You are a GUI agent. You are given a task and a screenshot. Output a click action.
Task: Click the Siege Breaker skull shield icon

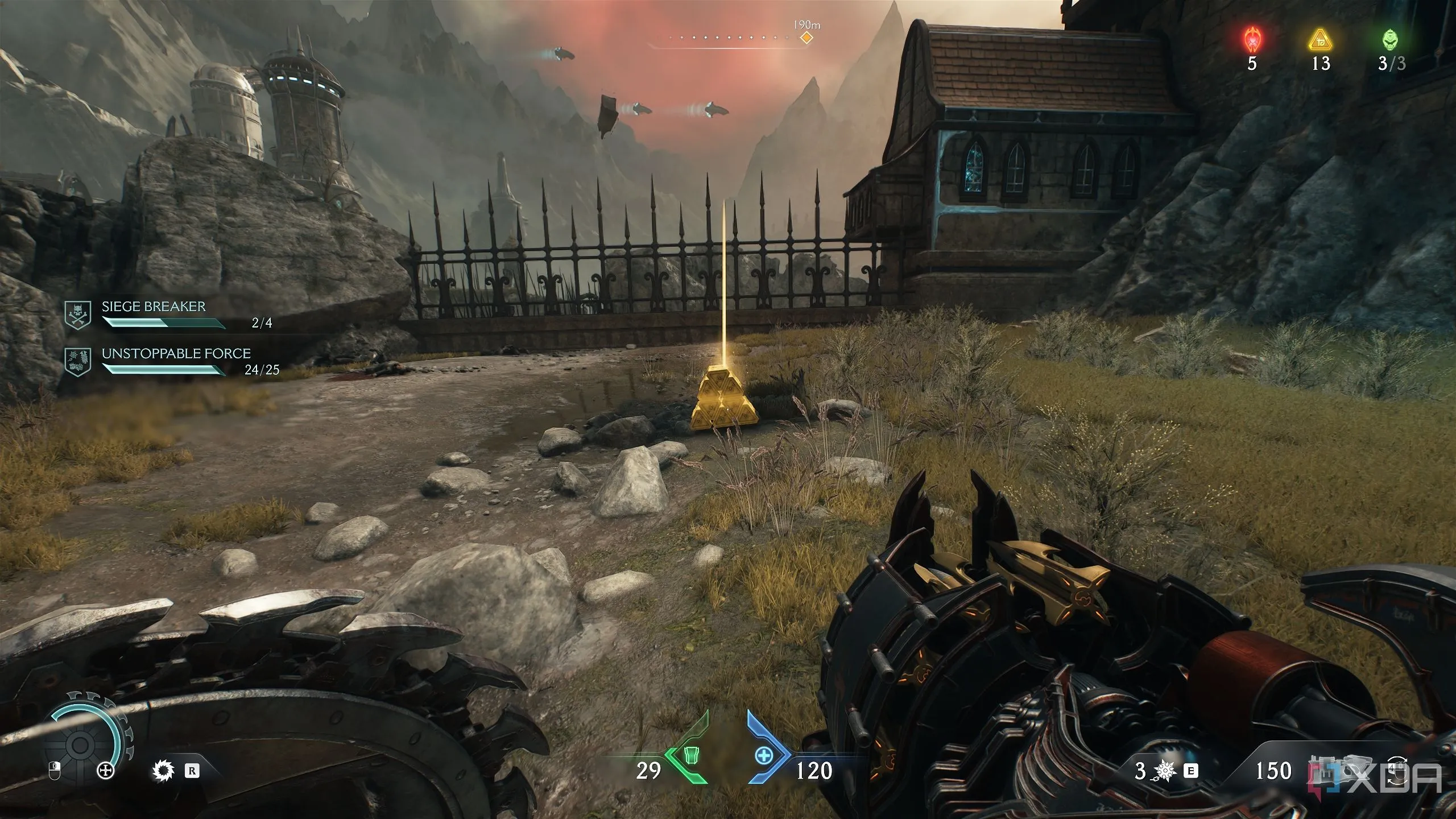78,315
